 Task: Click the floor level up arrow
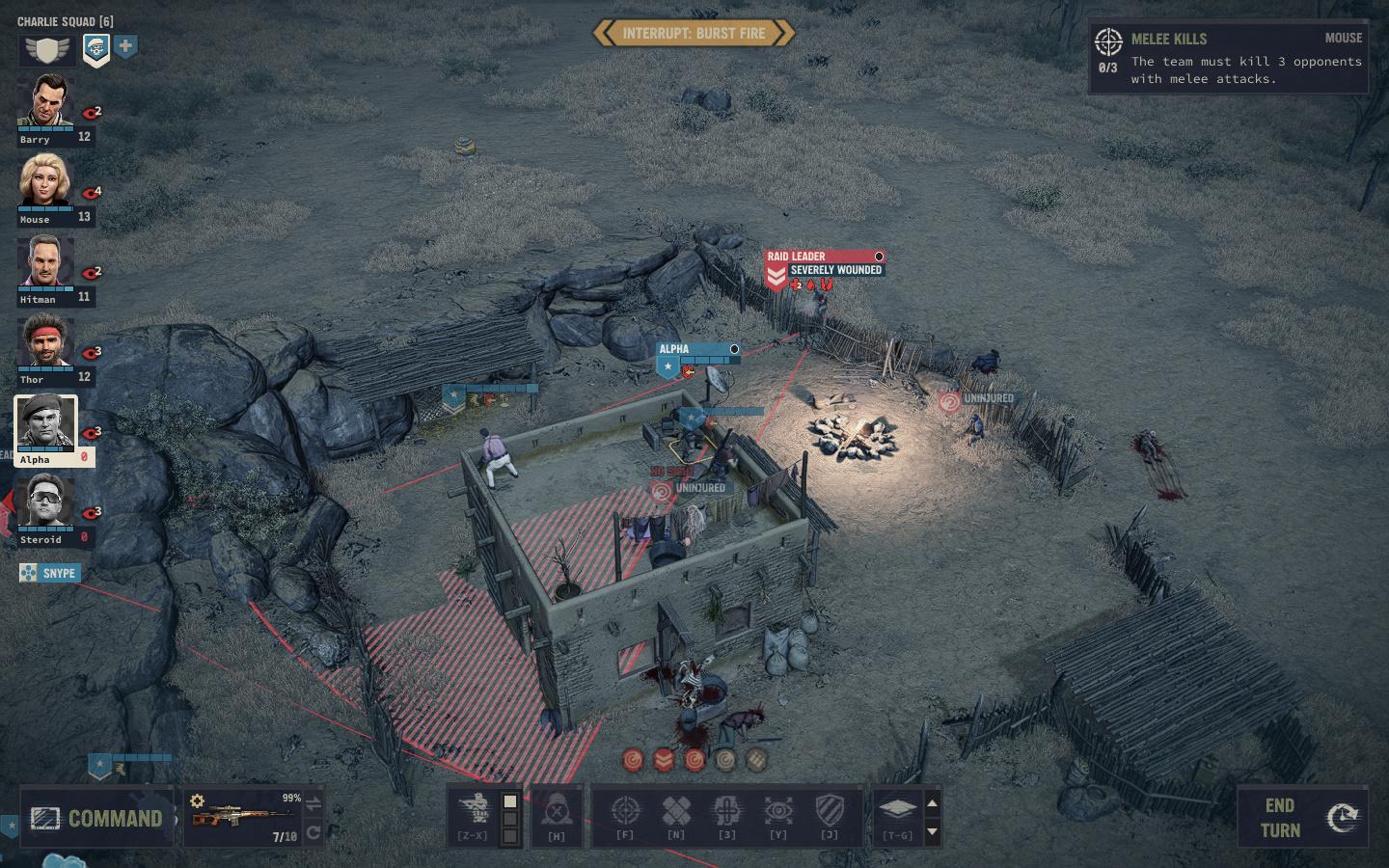[932, 802]
